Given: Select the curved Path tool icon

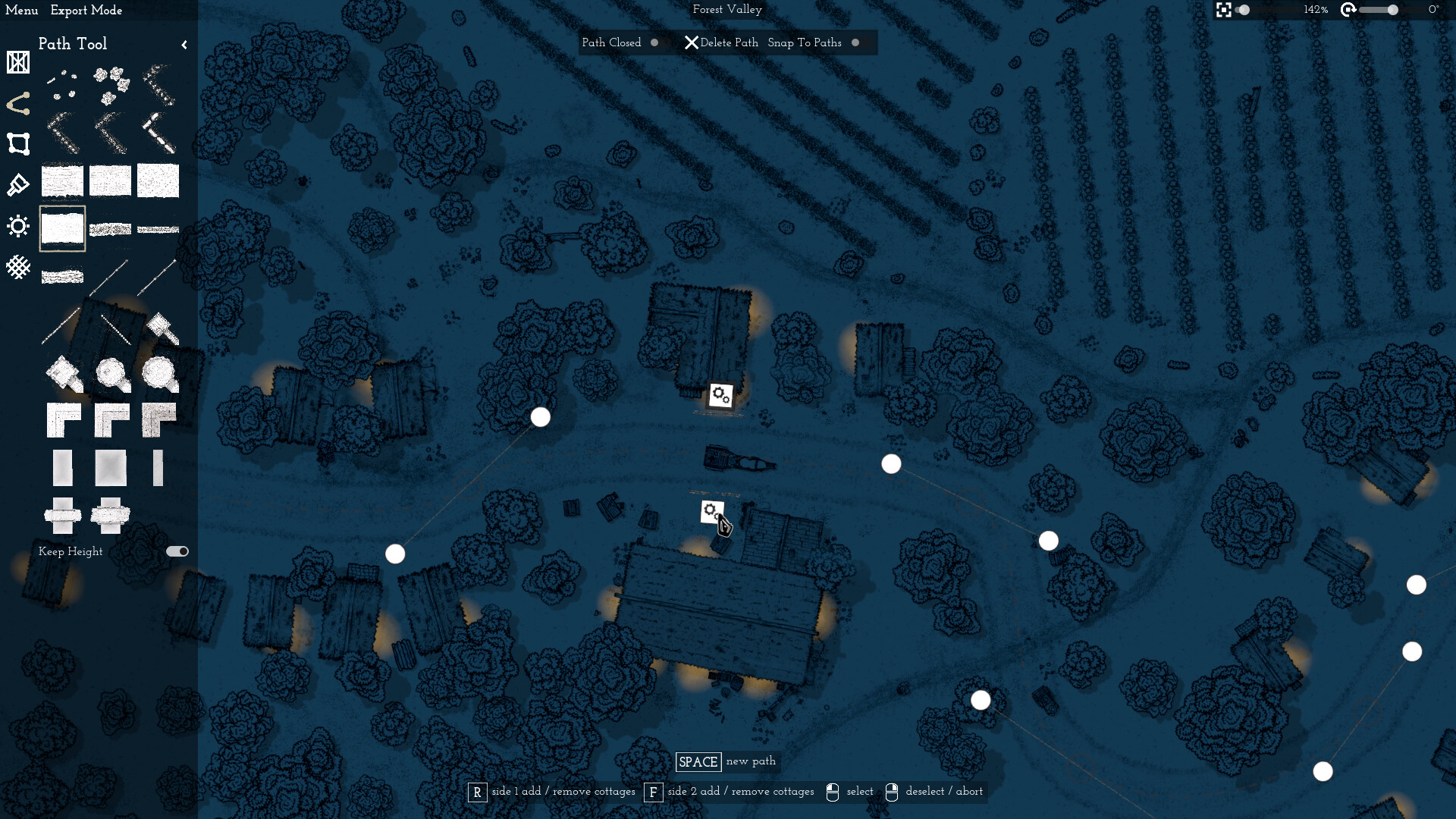Looking at the screenshot, I should pos(18,104).
